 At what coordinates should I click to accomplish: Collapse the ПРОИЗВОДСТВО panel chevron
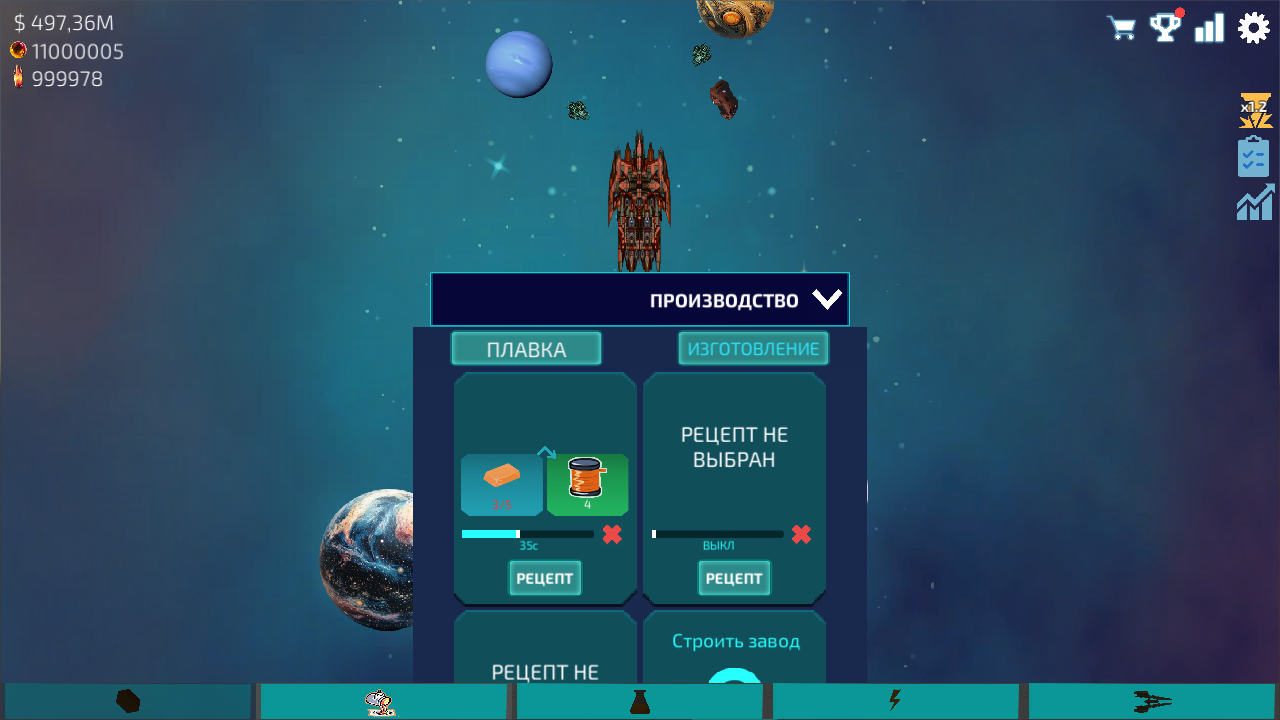827,298
